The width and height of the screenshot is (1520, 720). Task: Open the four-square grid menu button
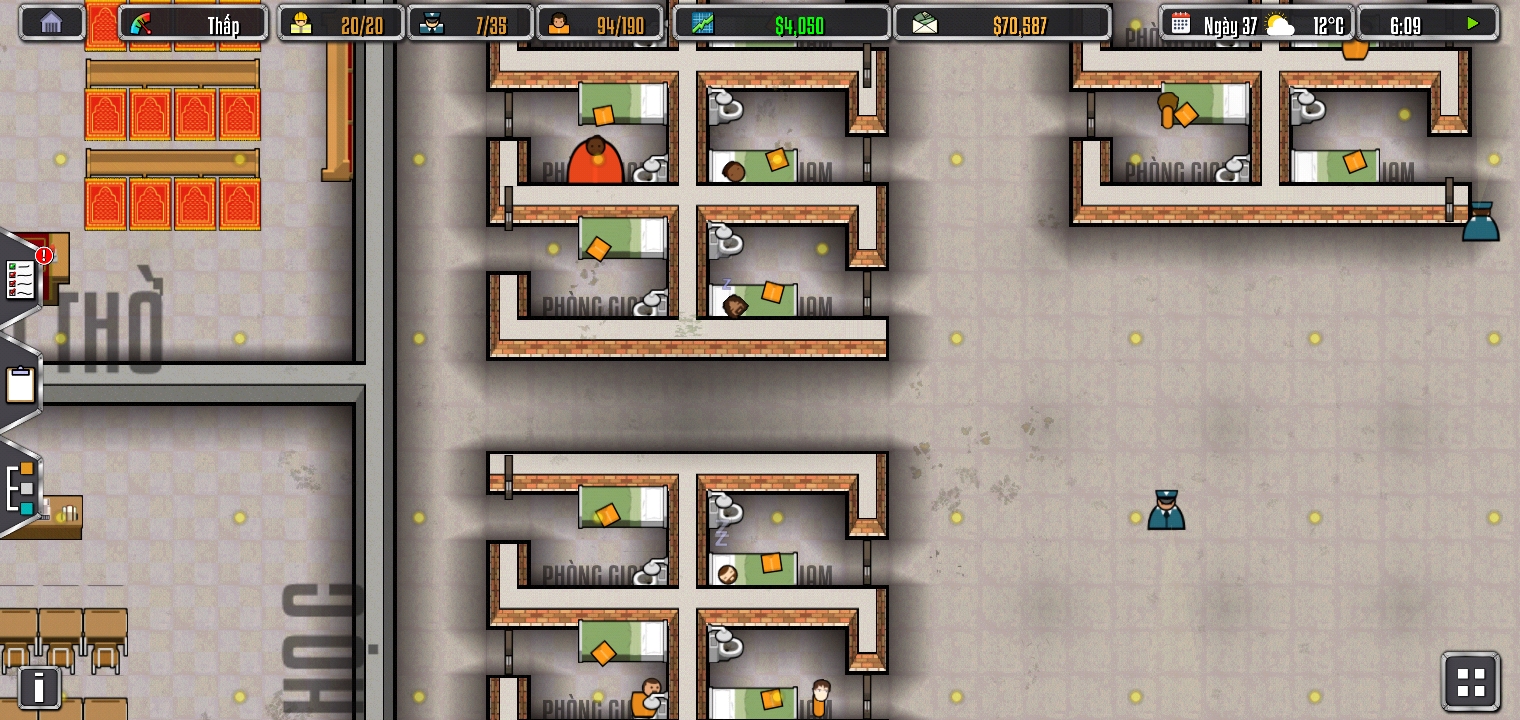pos(1470,682)
